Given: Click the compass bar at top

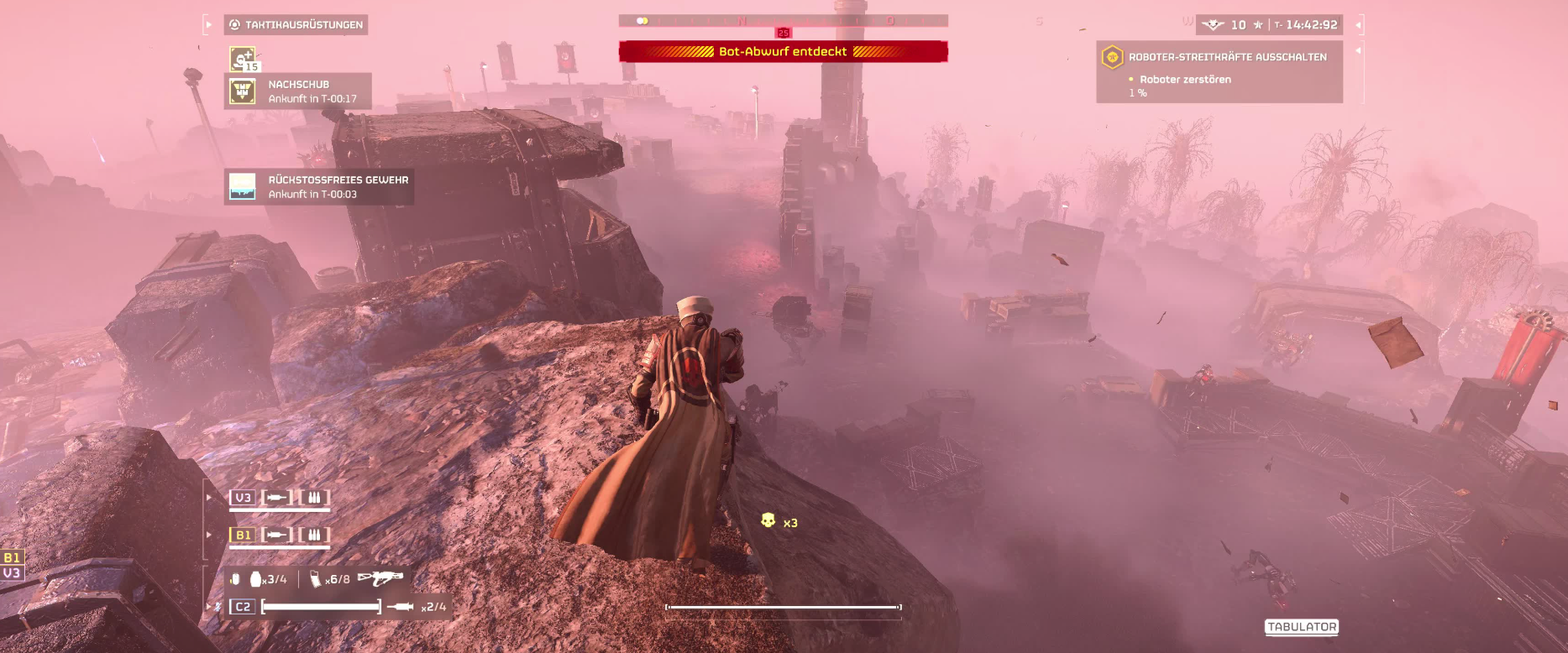Looking at the screenshot, I should (783, 21).
